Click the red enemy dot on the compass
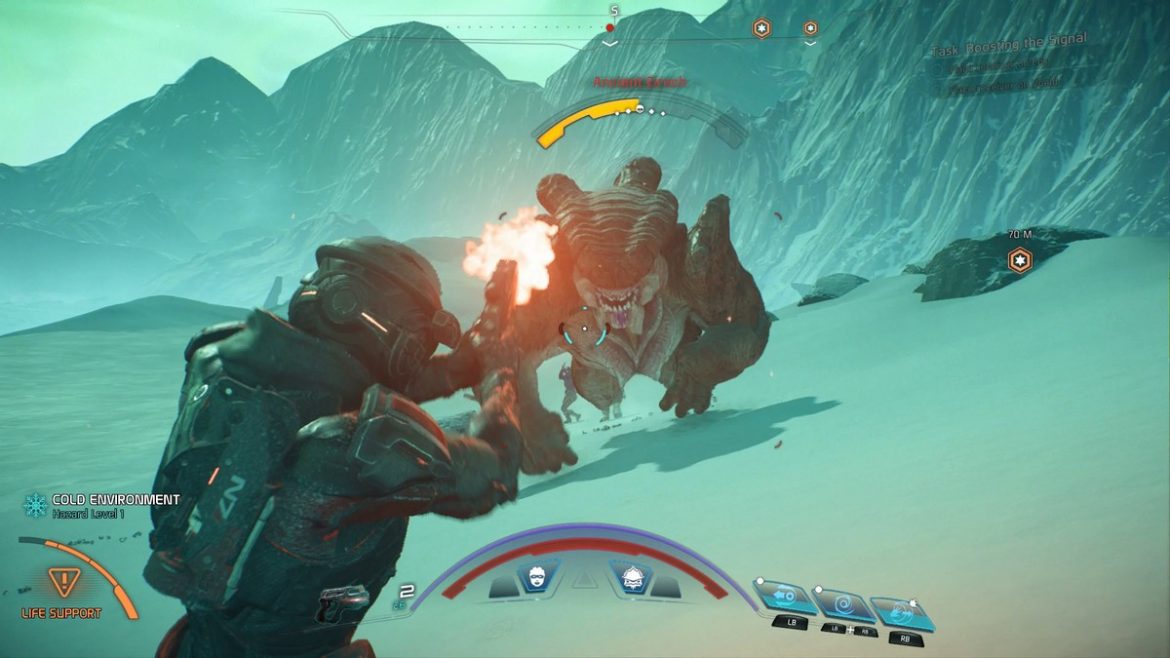The image size is (1170, 658). (x=609, y=28)
